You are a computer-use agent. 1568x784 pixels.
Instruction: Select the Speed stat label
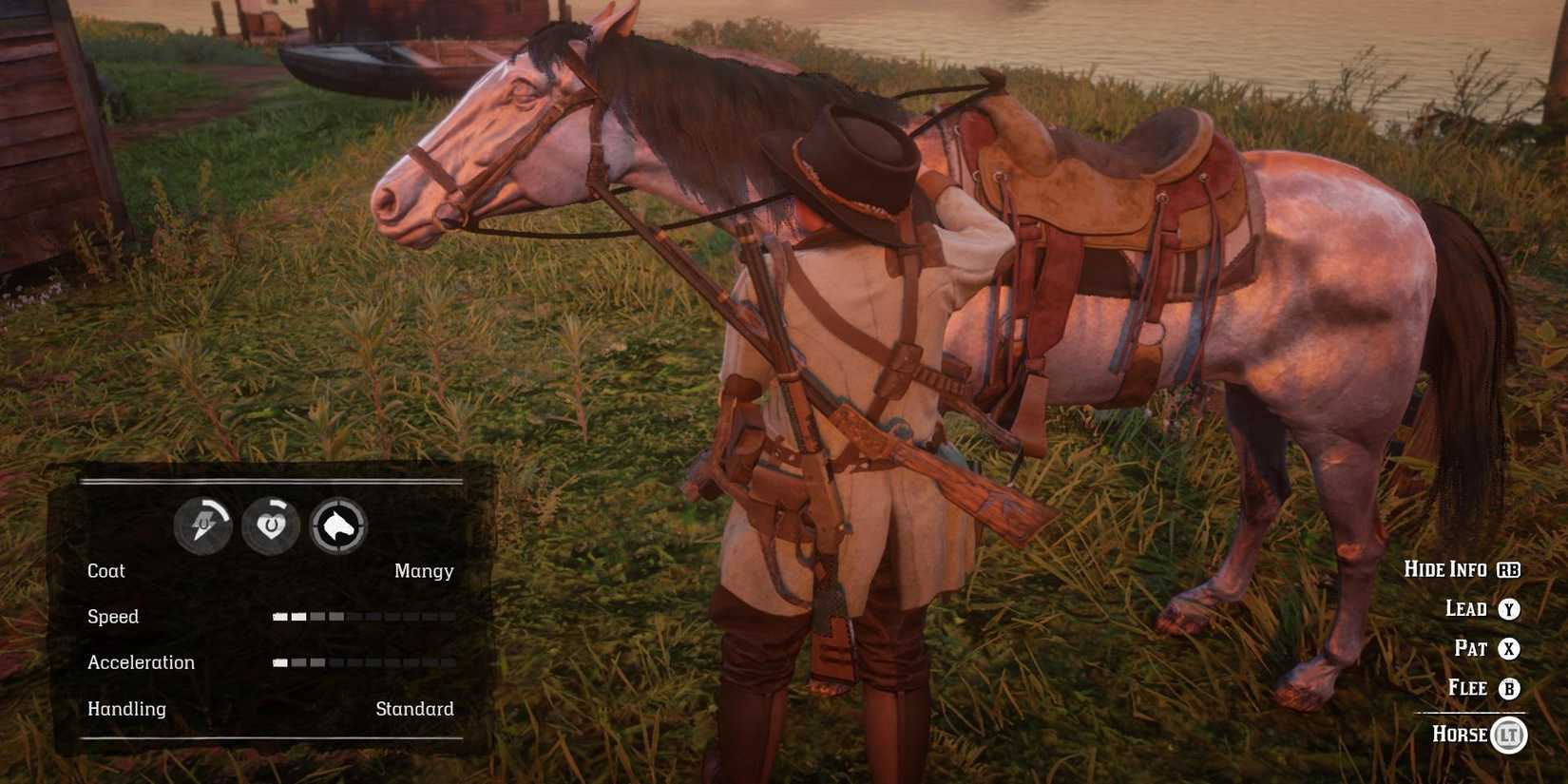[x=113, y=617]
